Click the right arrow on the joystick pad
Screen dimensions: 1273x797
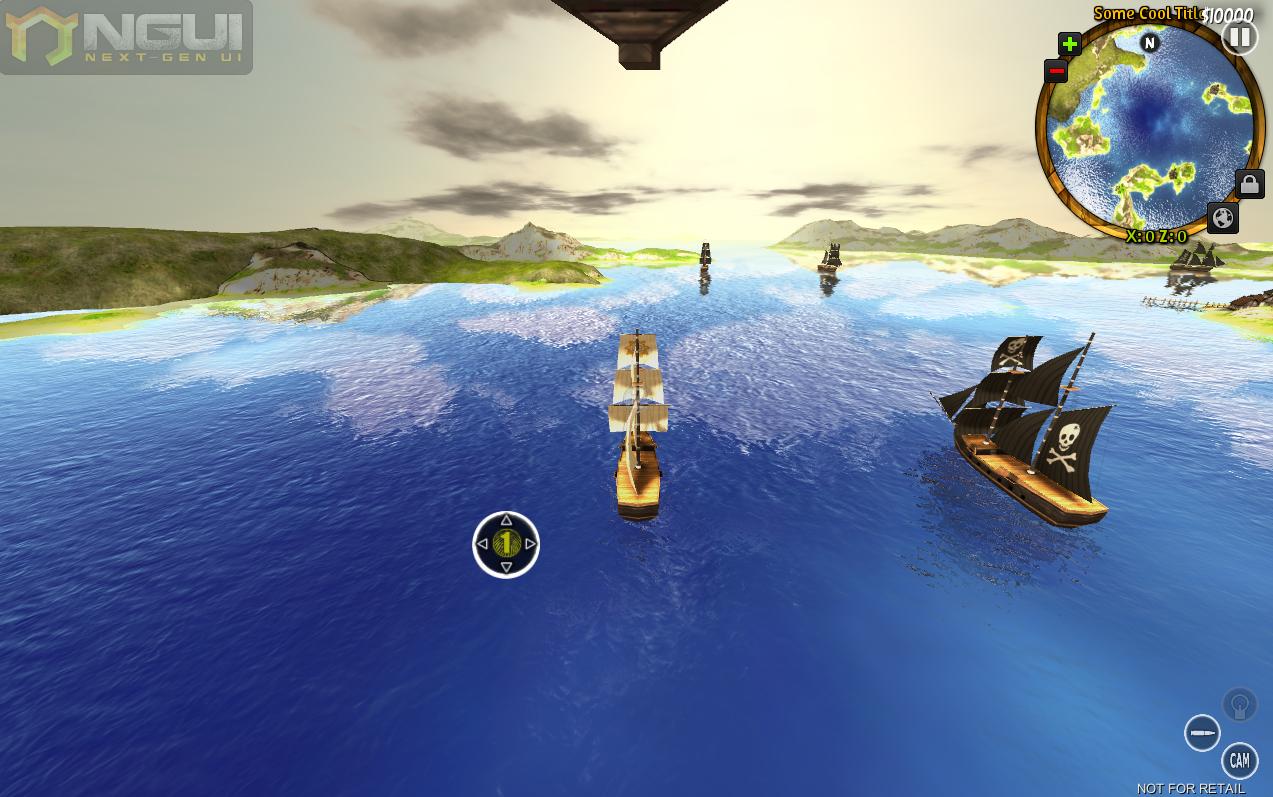531,544
